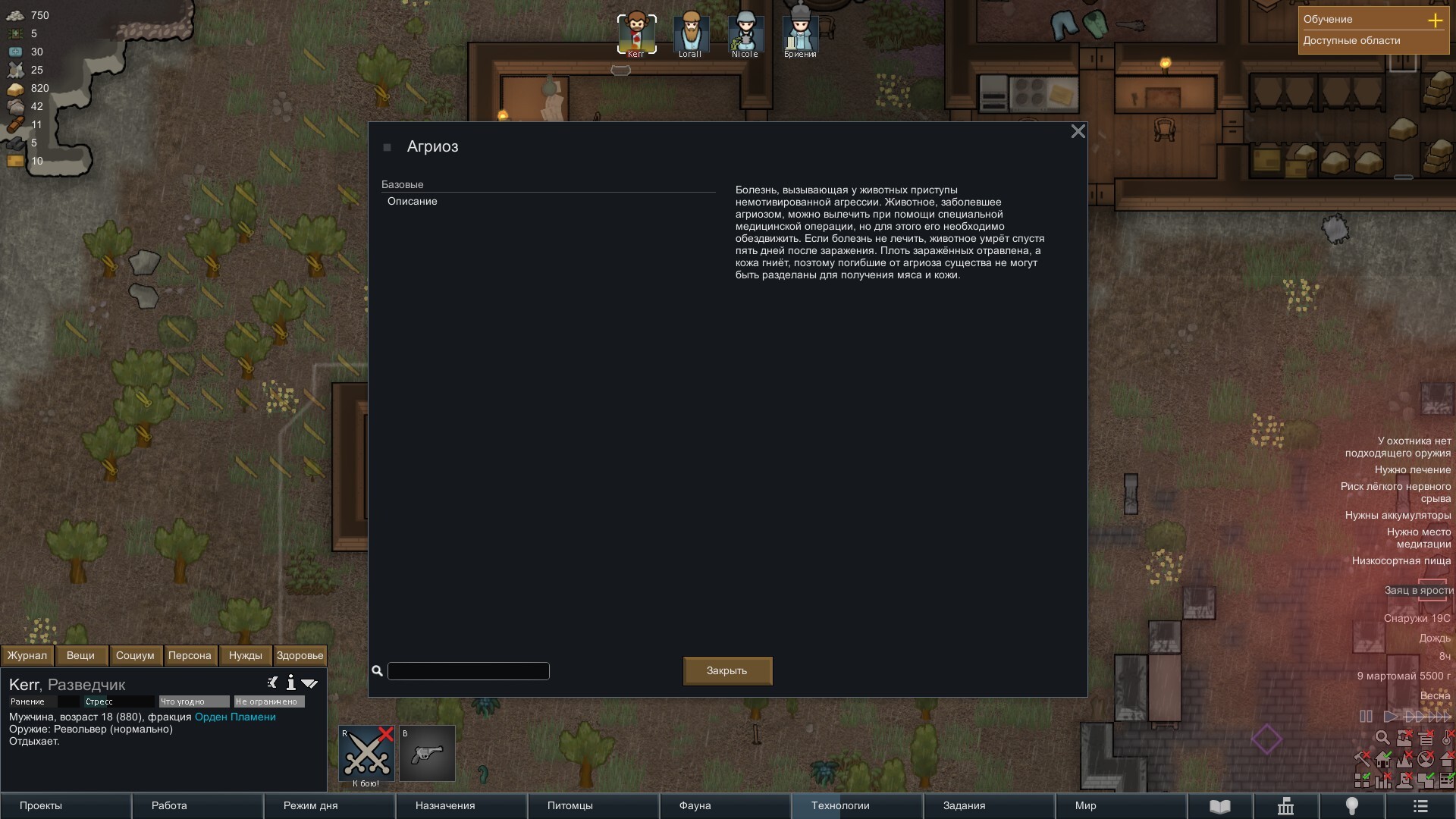1456x819 pixels.
Task: Open the Мир view
Action: tap(1085, 806)
